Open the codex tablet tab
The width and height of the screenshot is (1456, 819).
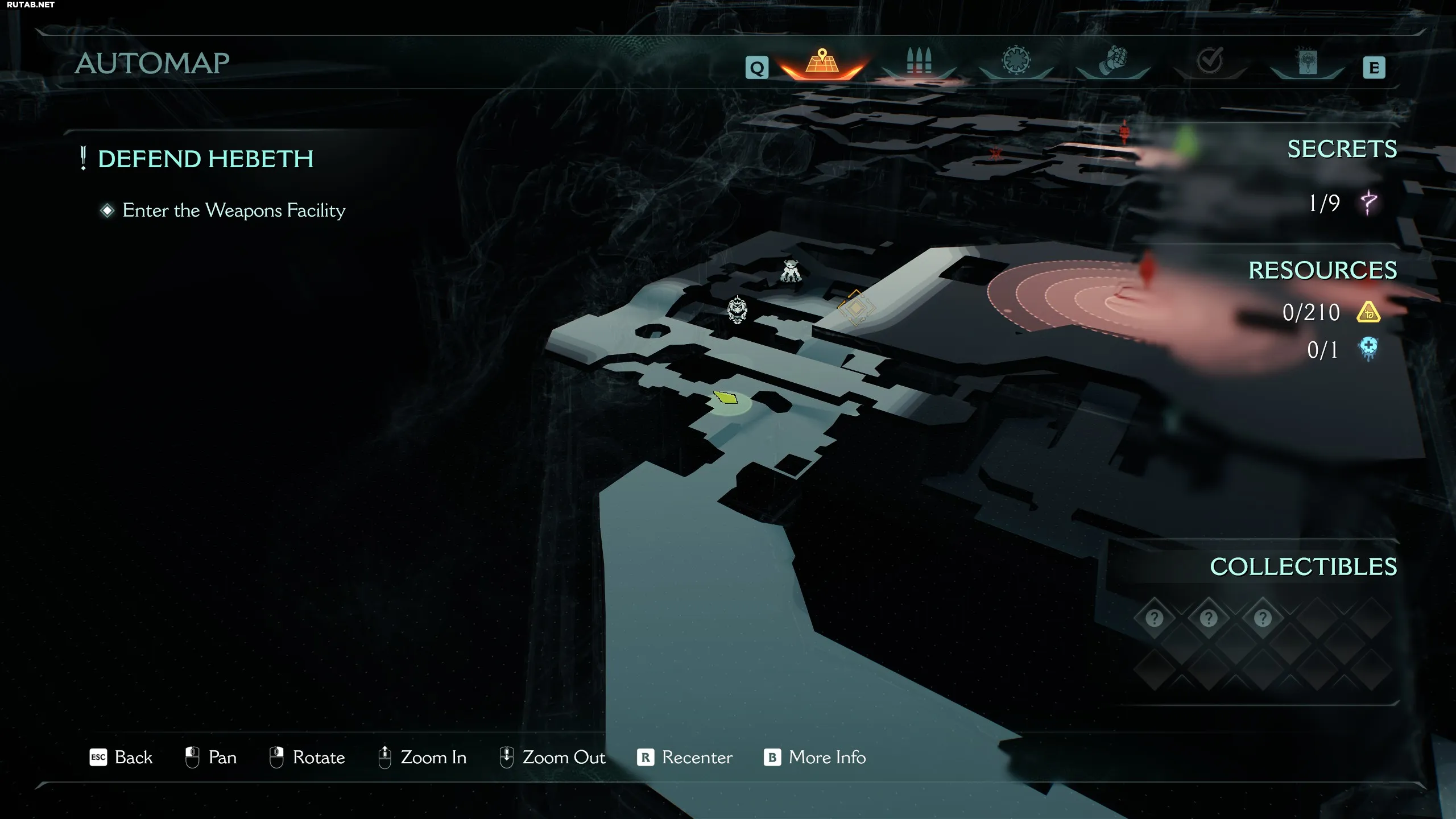[1307, 63]
